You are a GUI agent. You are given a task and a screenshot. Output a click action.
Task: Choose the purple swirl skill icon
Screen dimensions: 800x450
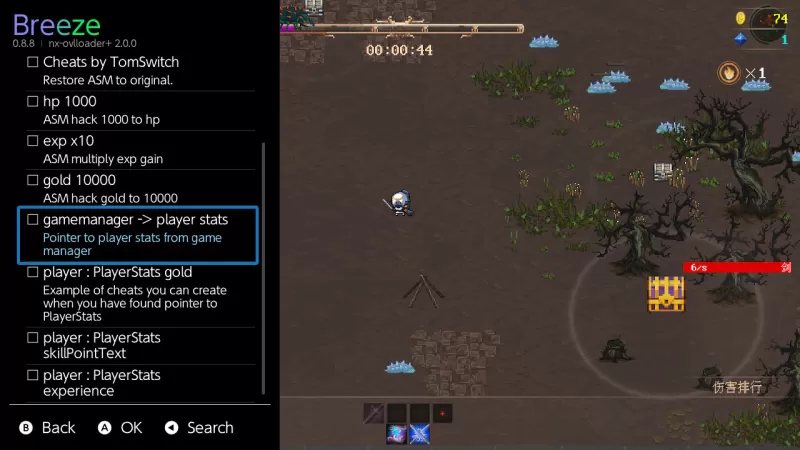397,434
